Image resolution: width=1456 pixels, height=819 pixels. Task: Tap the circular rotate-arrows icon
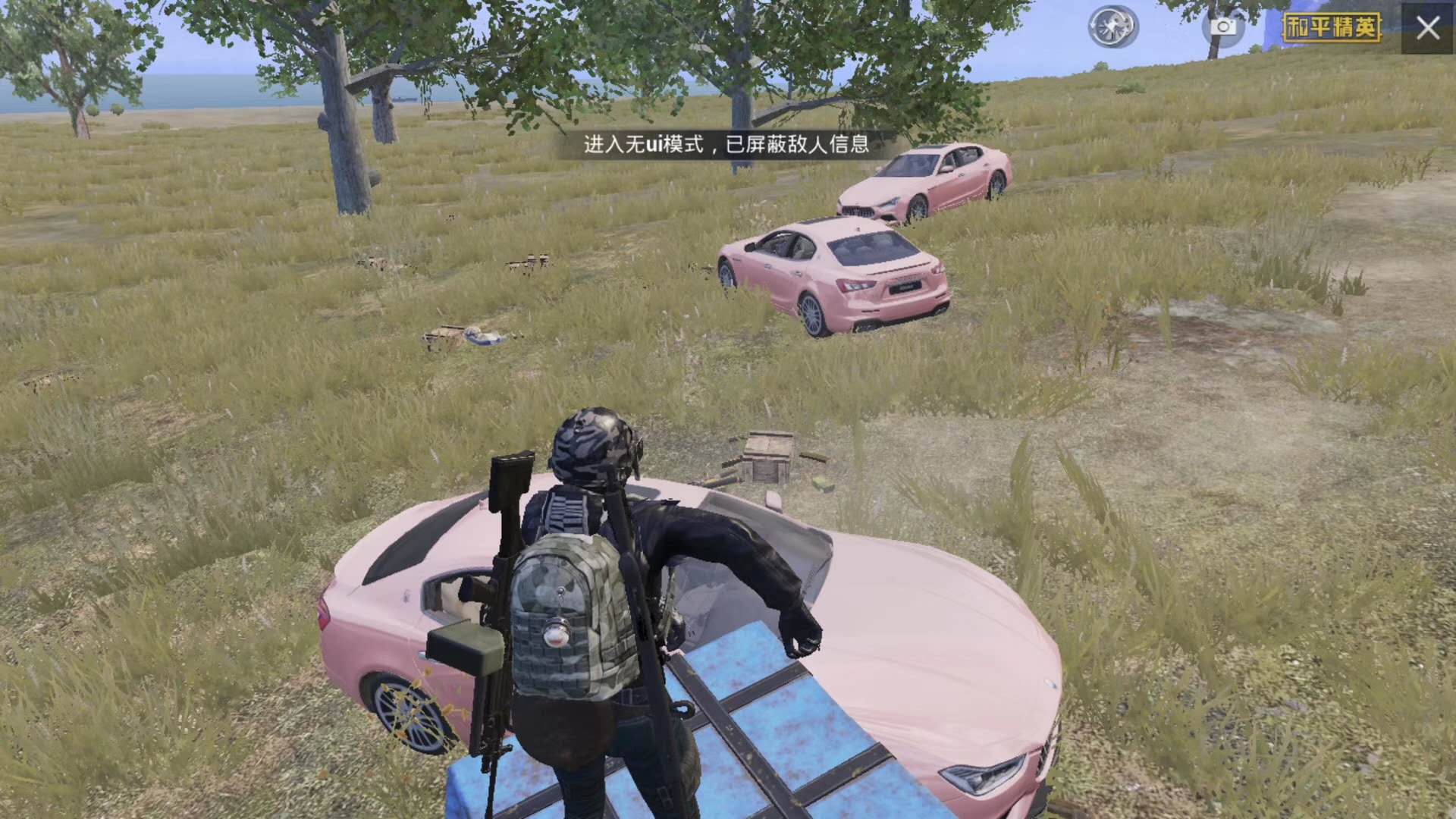(1113, 27)
